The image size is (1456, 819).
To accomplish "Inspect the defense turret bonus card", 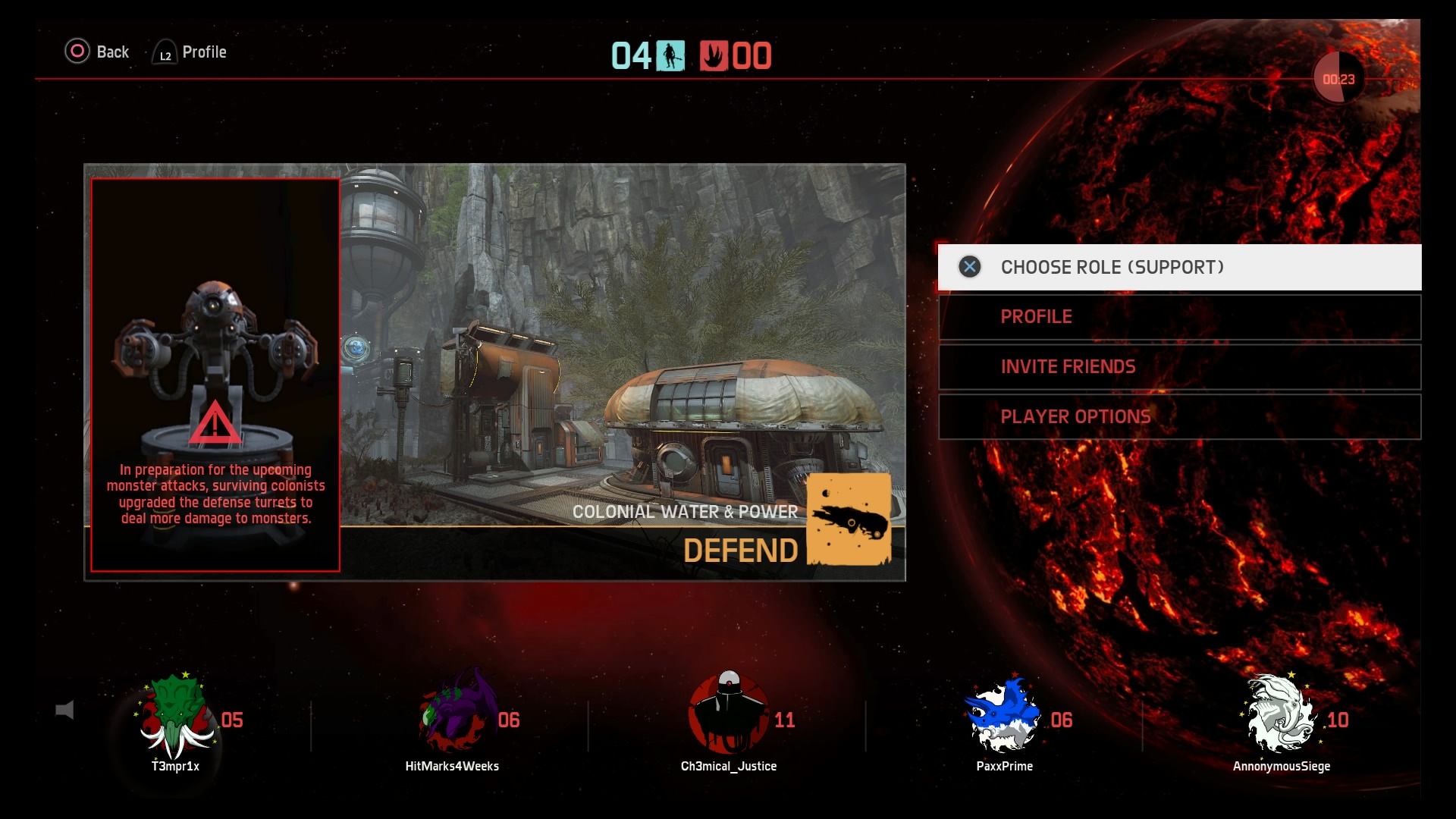I will (215, 375).
